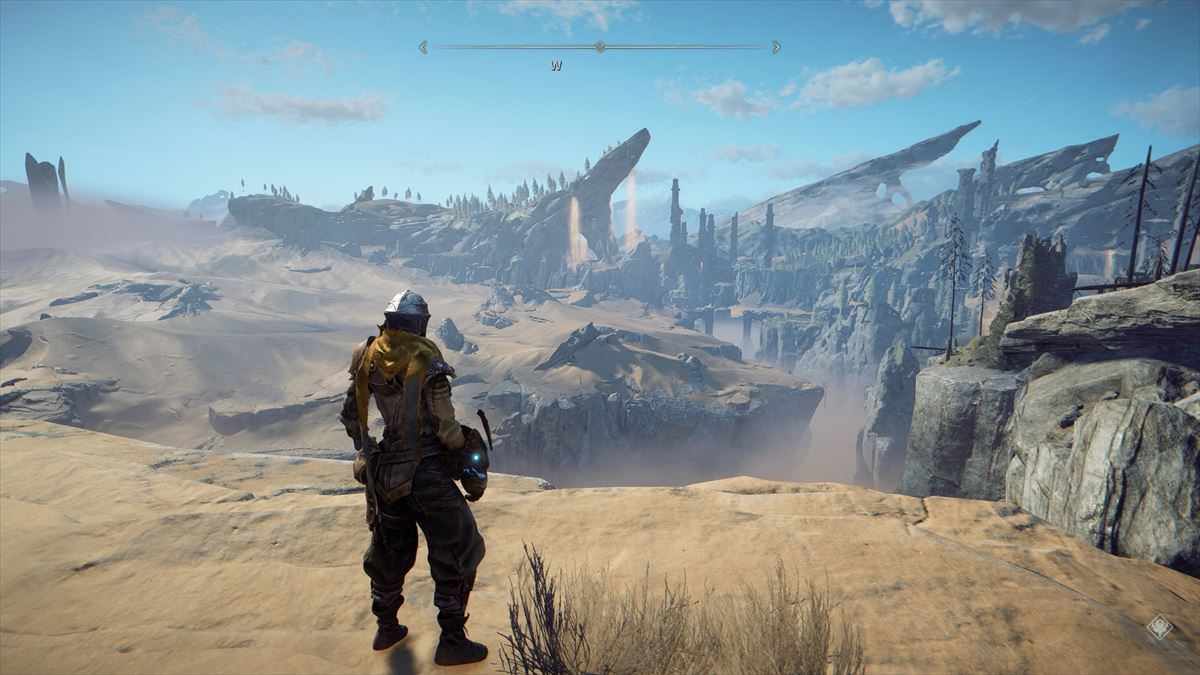
Task: Click the compass bar's left arrow end
Action: coord(423,47)
